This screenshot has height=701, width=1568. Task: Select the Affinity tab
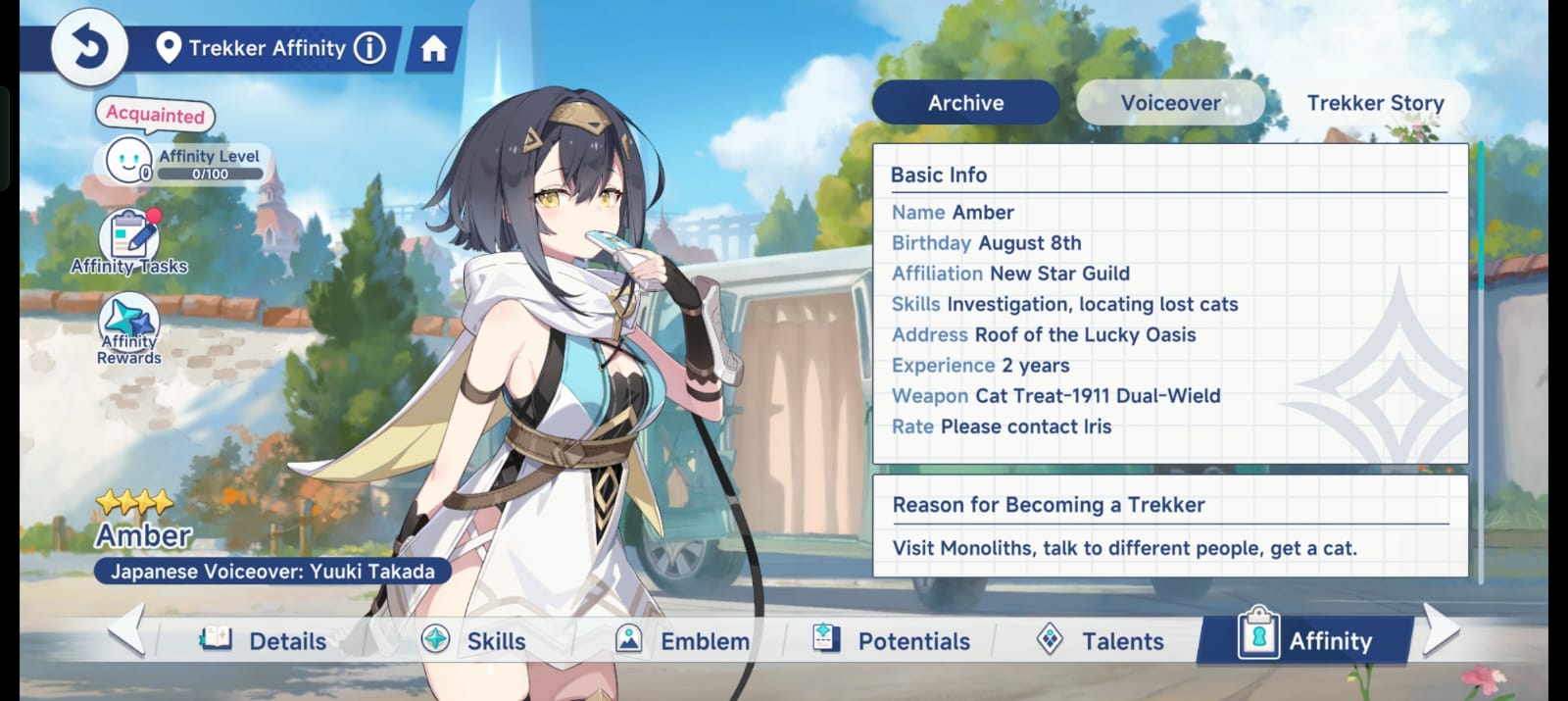pyautogui.click(x=1306, y=640)
